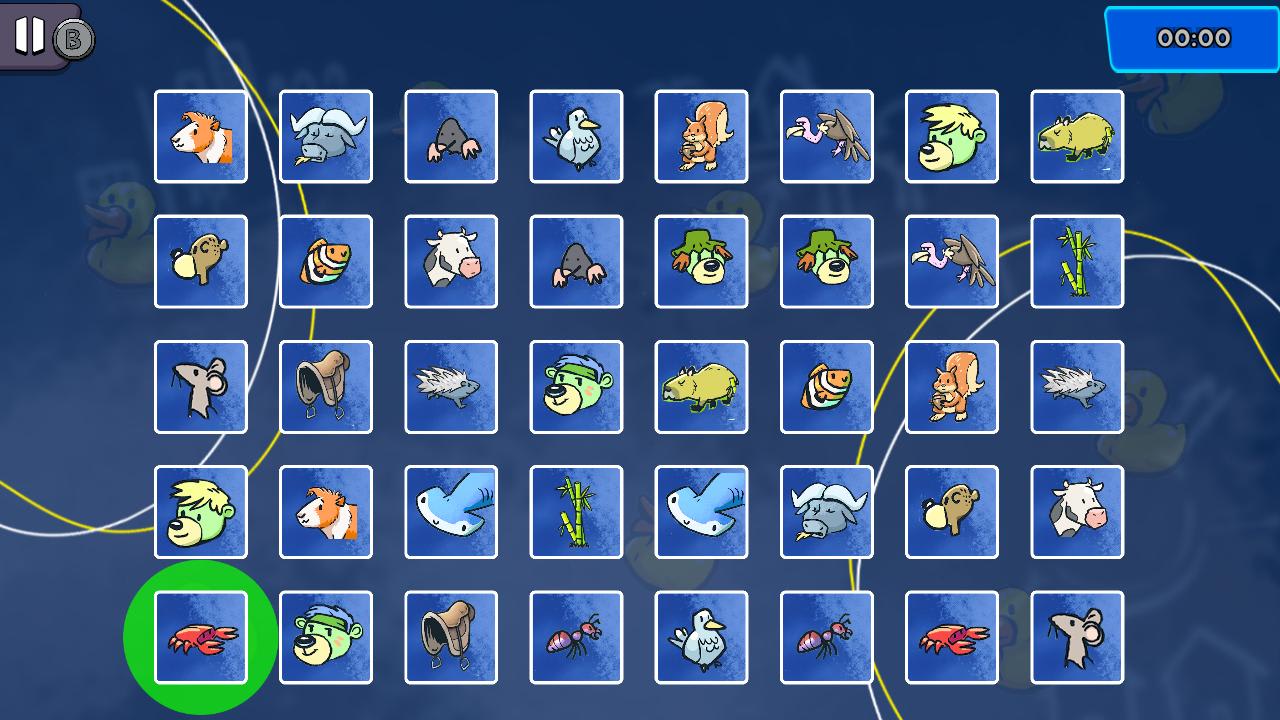The height and width of the screenshot is (720, 1280).
Task: Select the bamboo tile at row two's right end
Action: (x=1076, y=261)
